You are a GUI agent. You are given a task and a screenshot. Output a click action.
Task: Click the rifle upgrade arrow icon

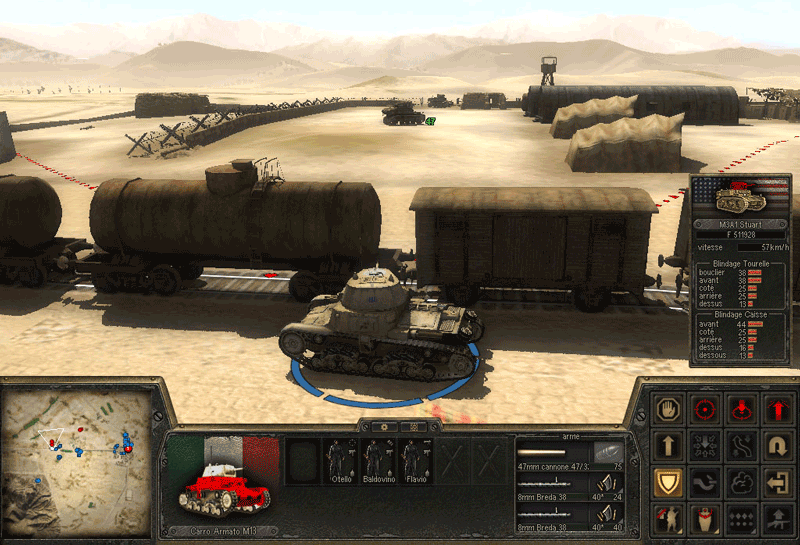[x=777, y=518]
